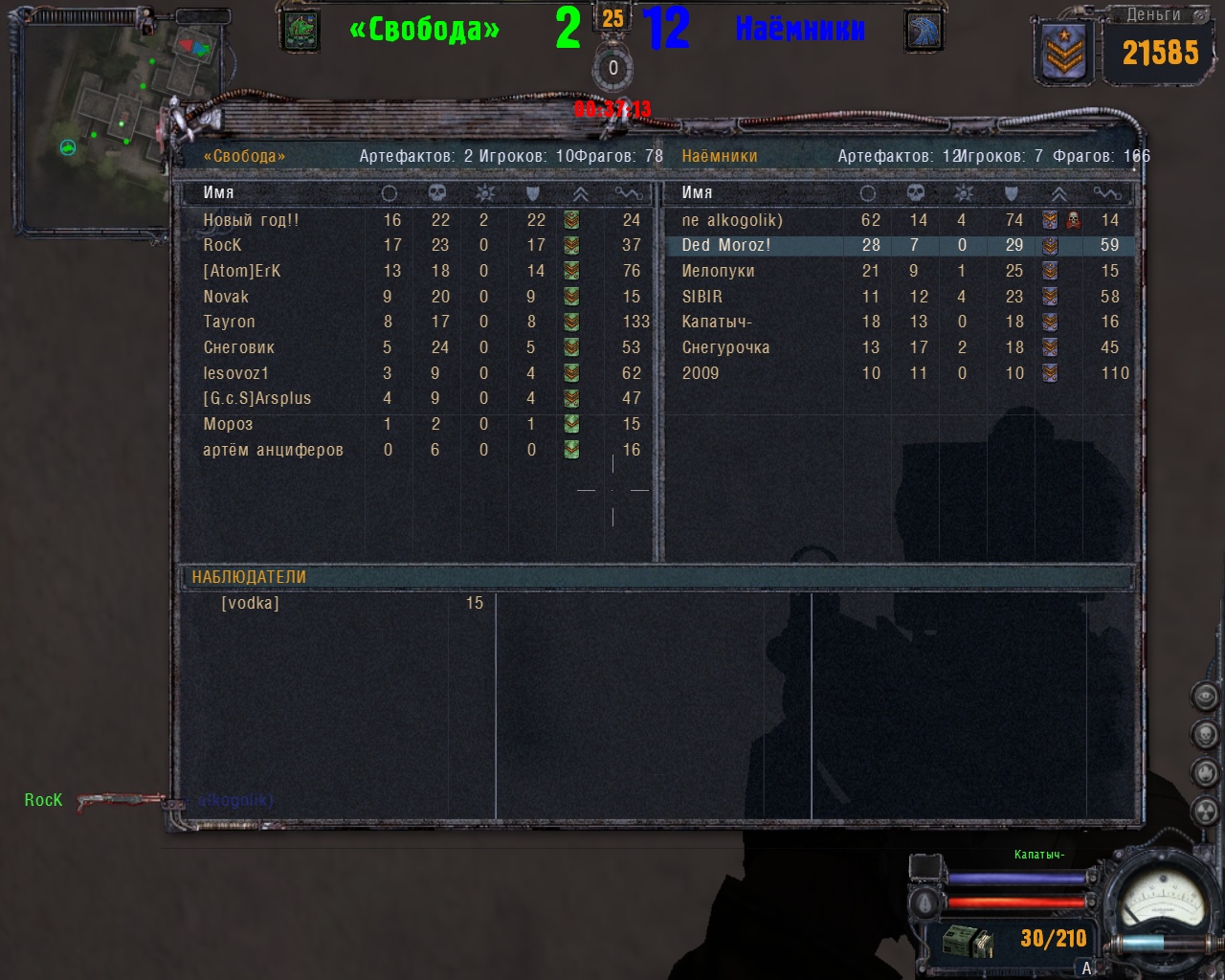Click player lesovoz1 in the scoreboard
The width and height of the screenshot is (1225, 980).
[235, 373]
